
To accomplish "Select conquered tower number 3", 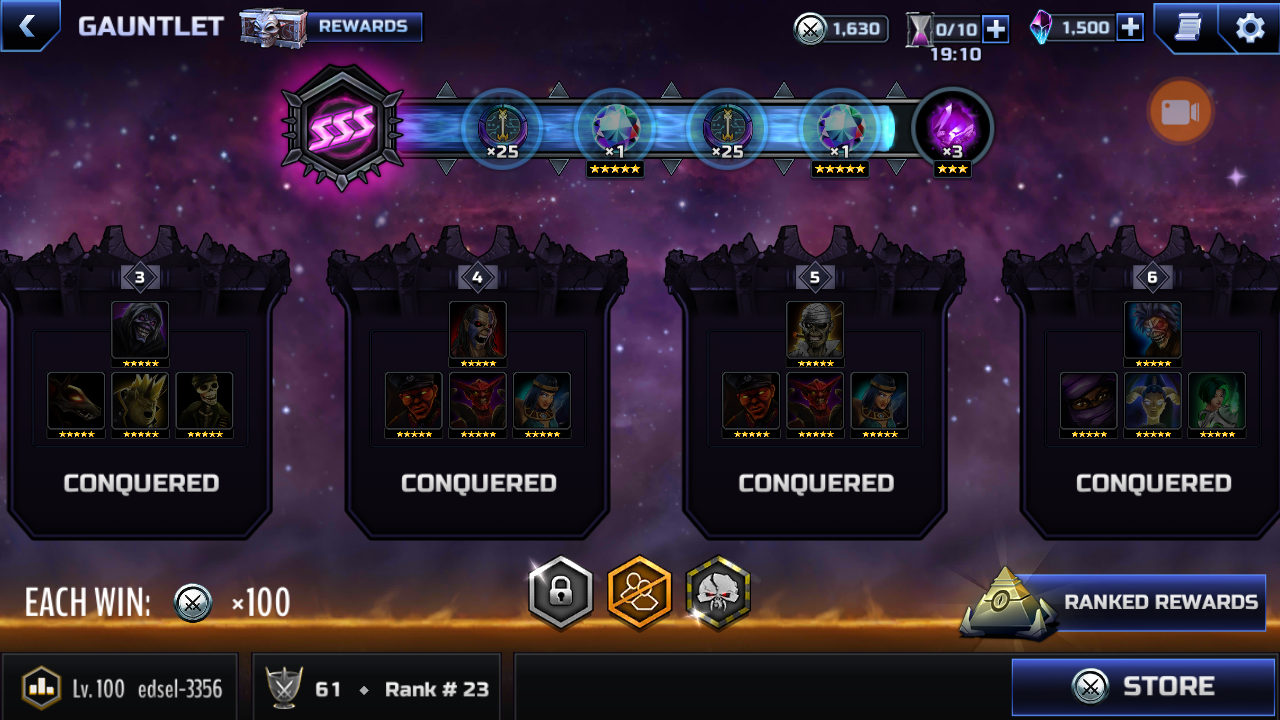I will (140, 400).
